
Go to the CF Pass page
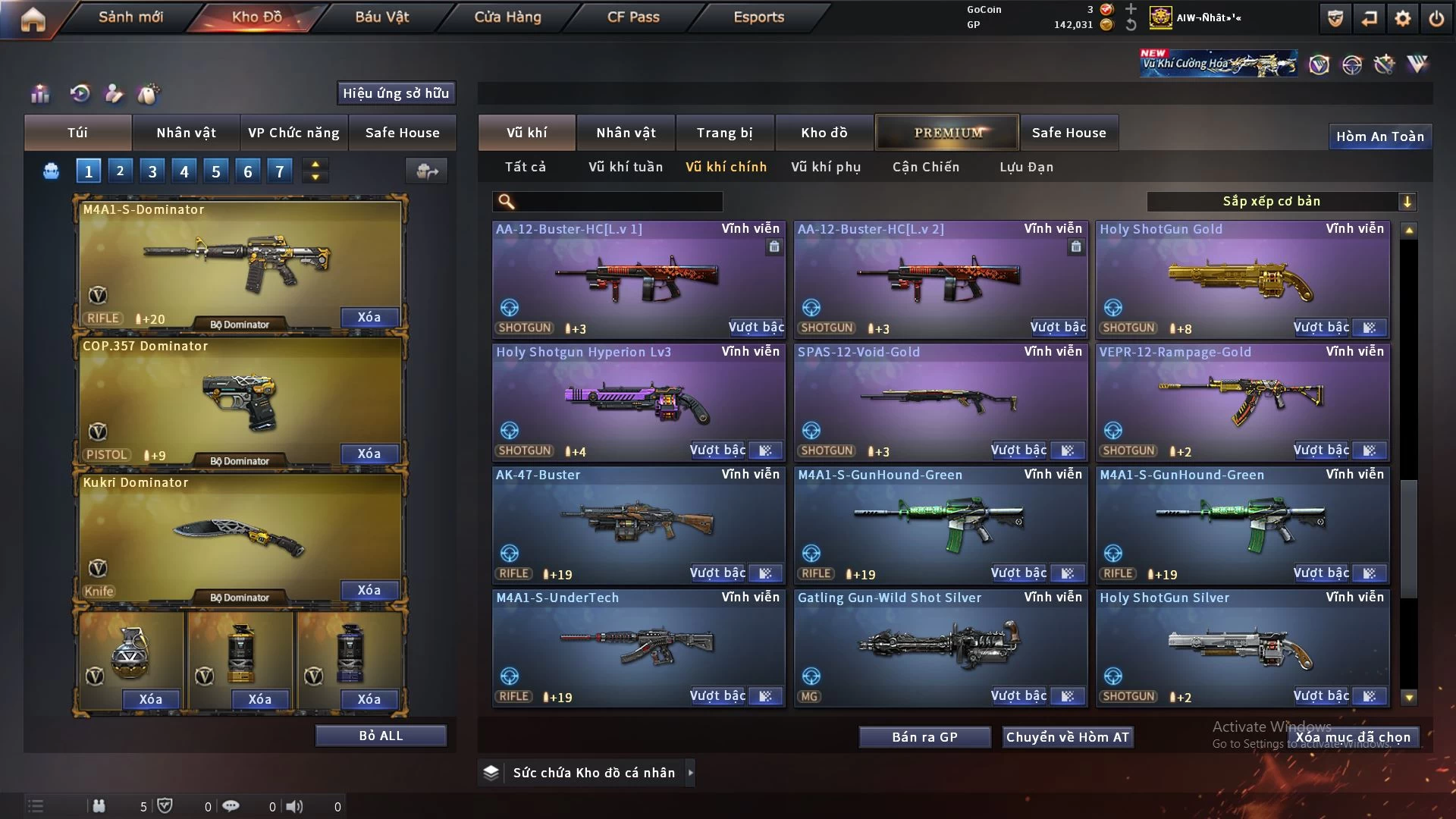pyautogui.click(x=633, y=17)
